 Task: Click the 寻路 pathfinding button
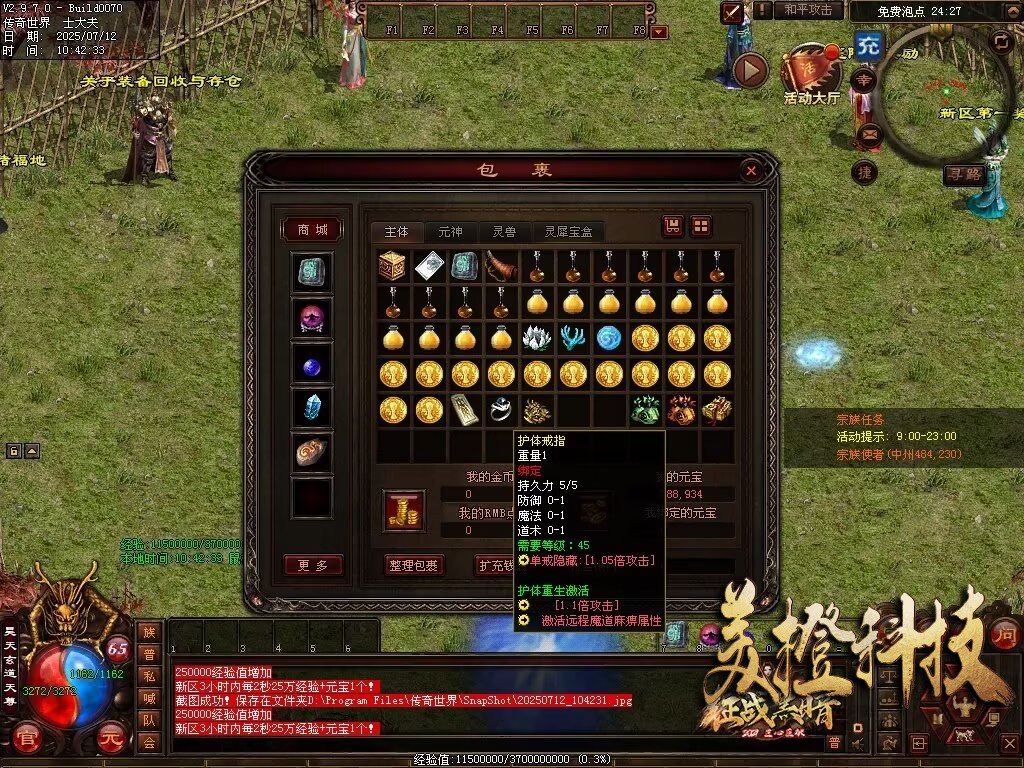964,175
